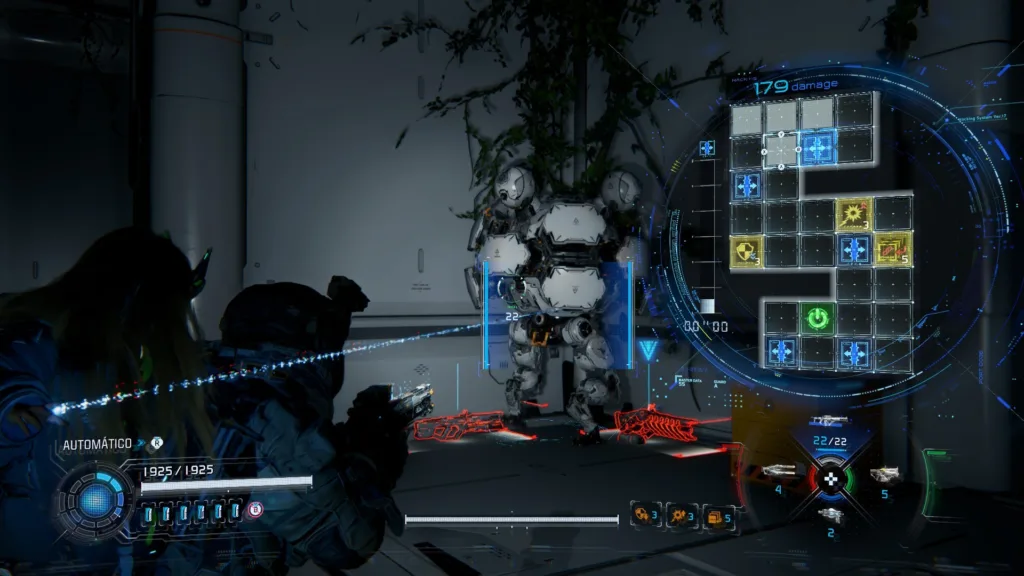The width and height of the screenshot is (1024, 576).
Task: Select the green power node in hacking grid
Action: (818, 319)
